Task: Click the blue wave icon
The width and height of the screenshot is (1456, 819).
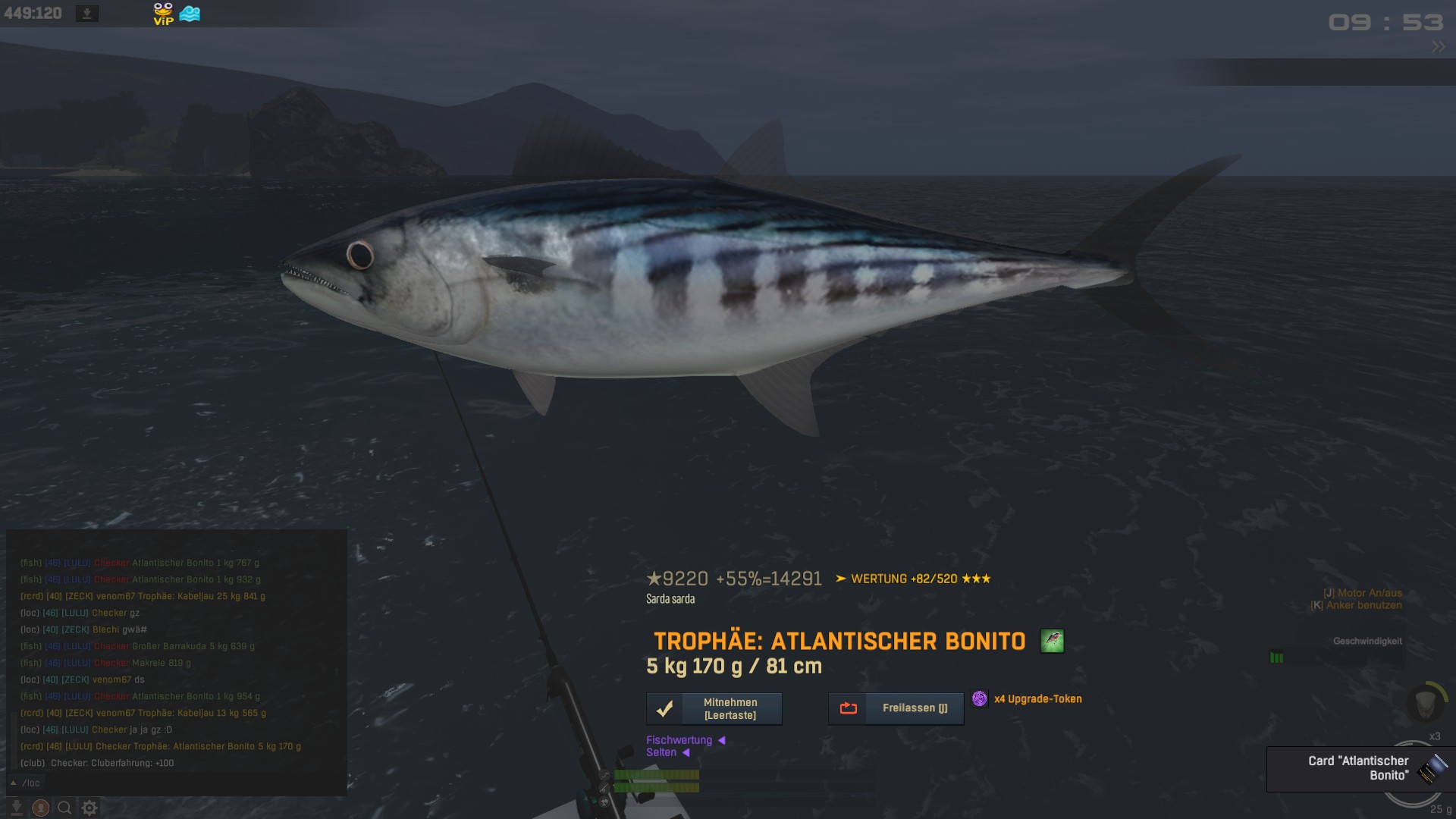Action: point(190,14)
